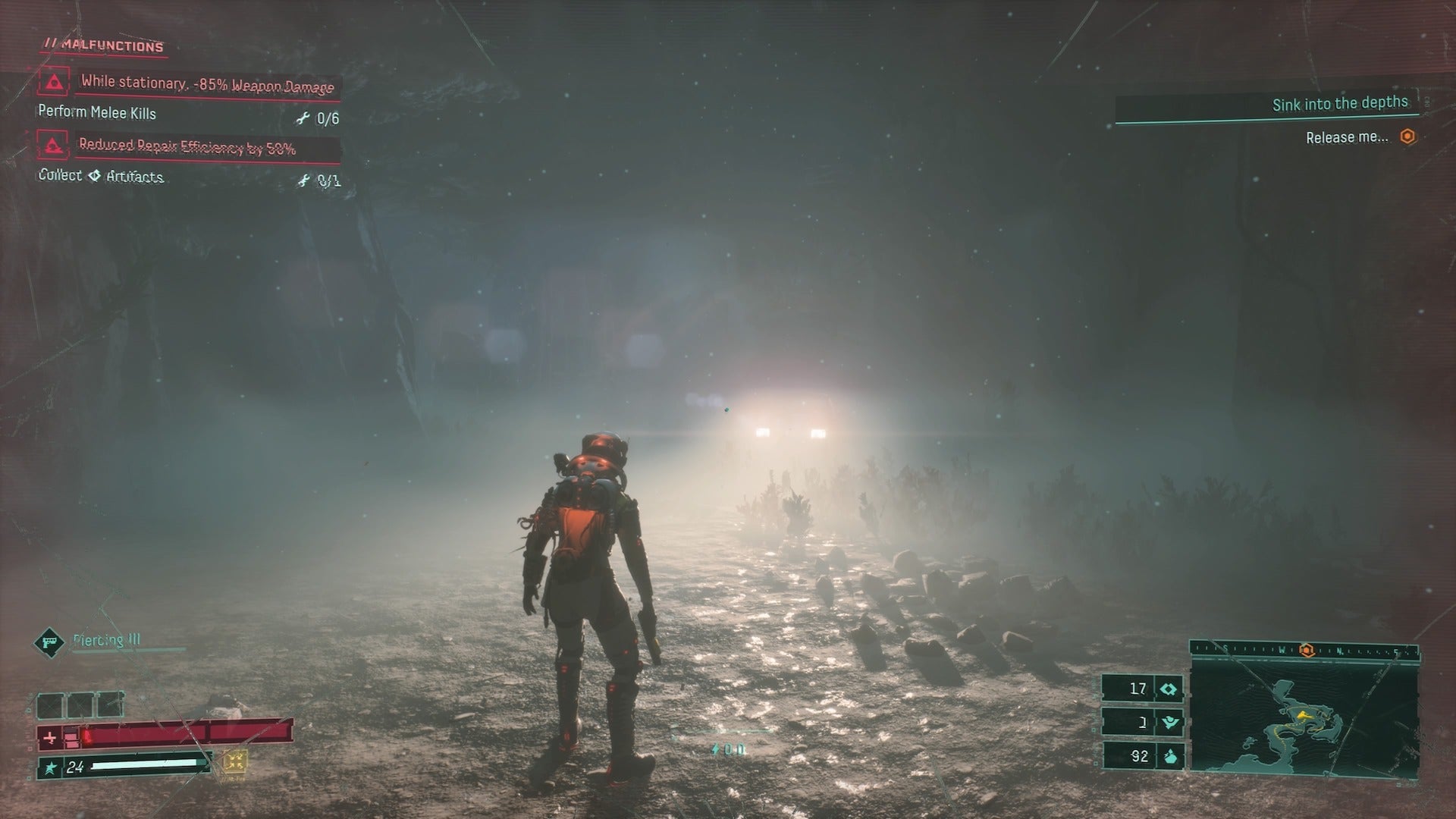Click the orange hexagon objective marker icon
This screenshot has width=1456, height=819.
pos(1407,136)
